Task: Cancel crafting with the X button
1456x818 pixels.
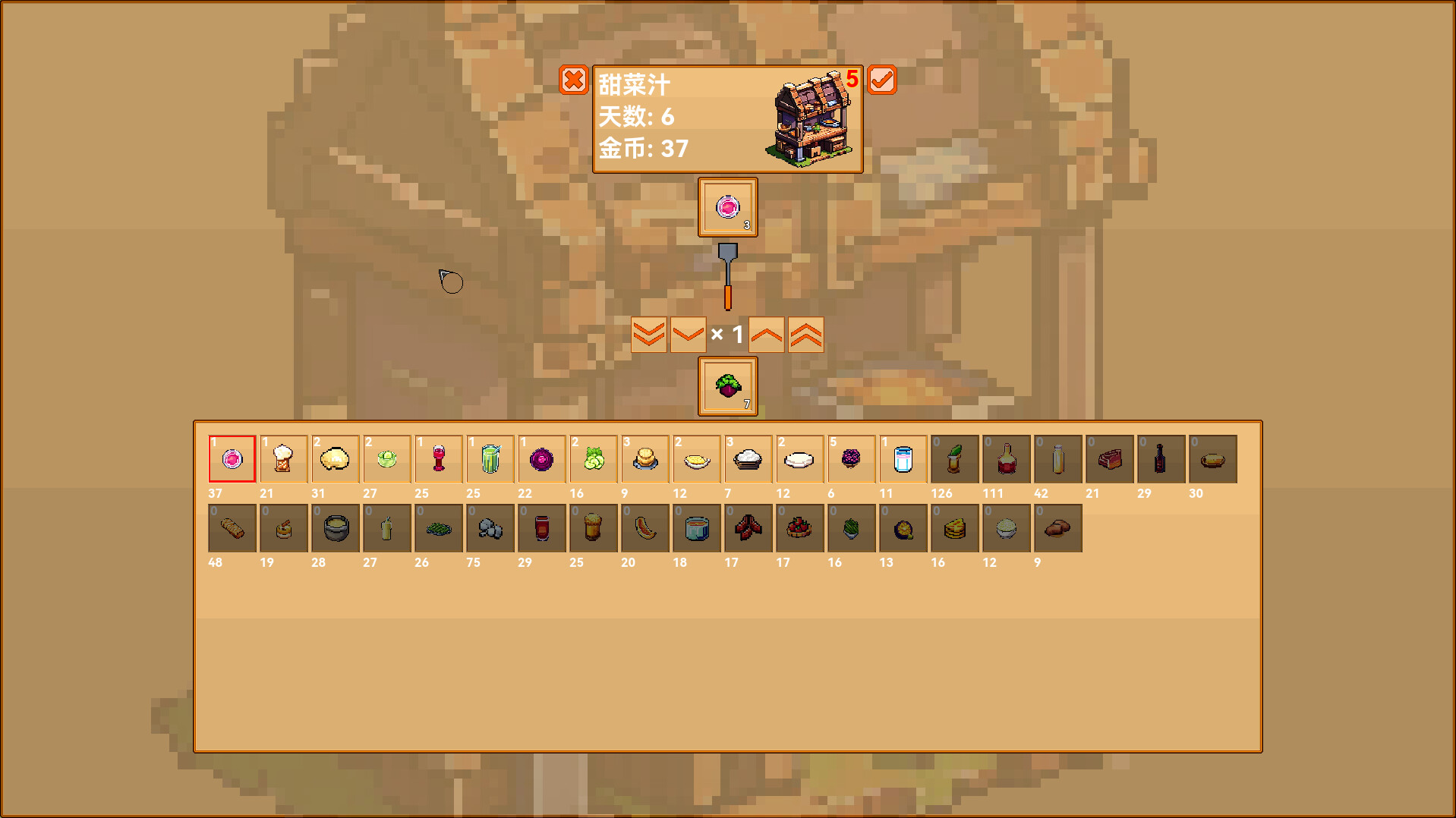Action: pyautogui.click(x=575, y=80)
